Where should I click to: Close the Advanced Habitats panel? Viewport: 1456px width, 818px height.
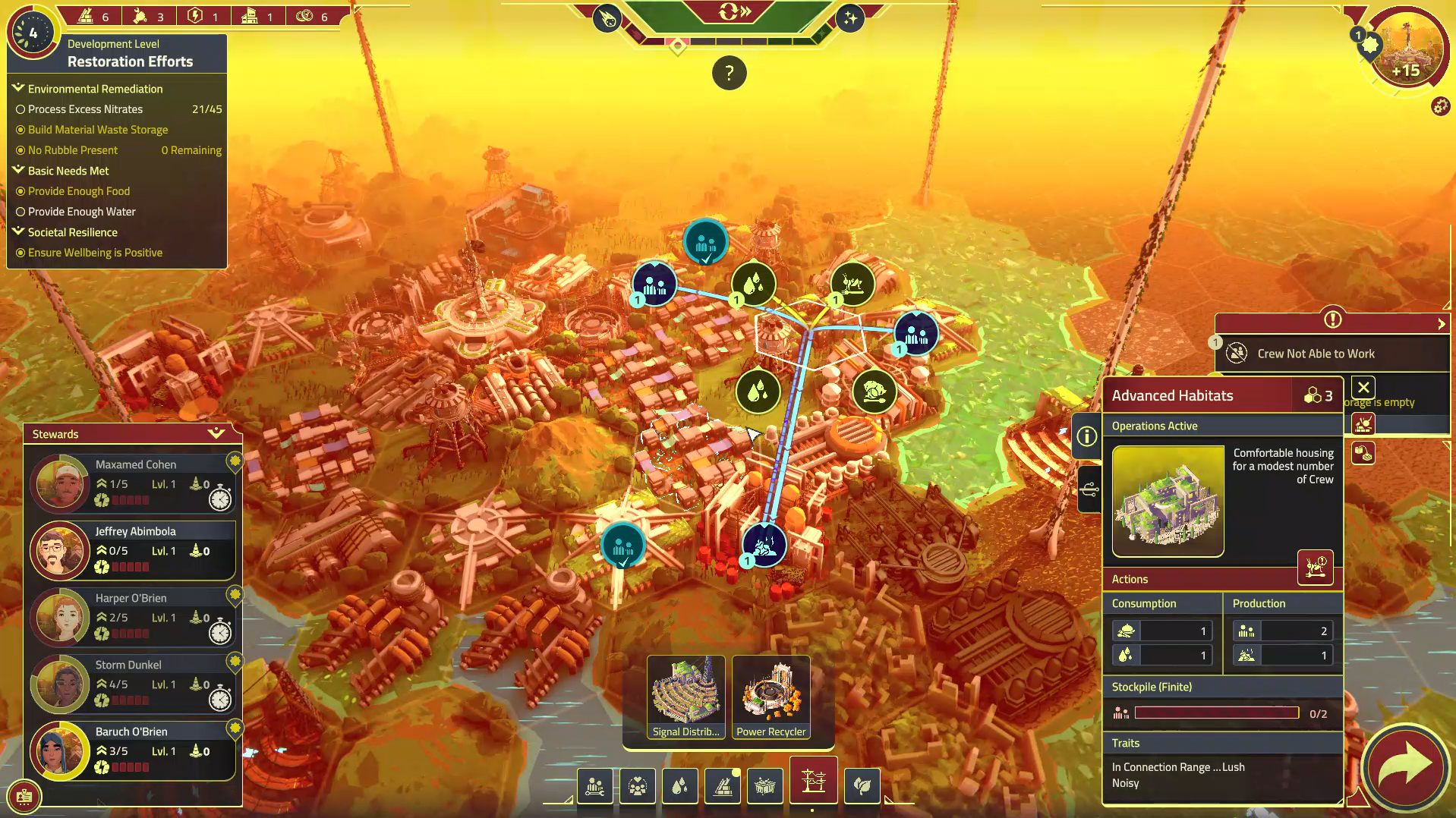point(1363,389)
